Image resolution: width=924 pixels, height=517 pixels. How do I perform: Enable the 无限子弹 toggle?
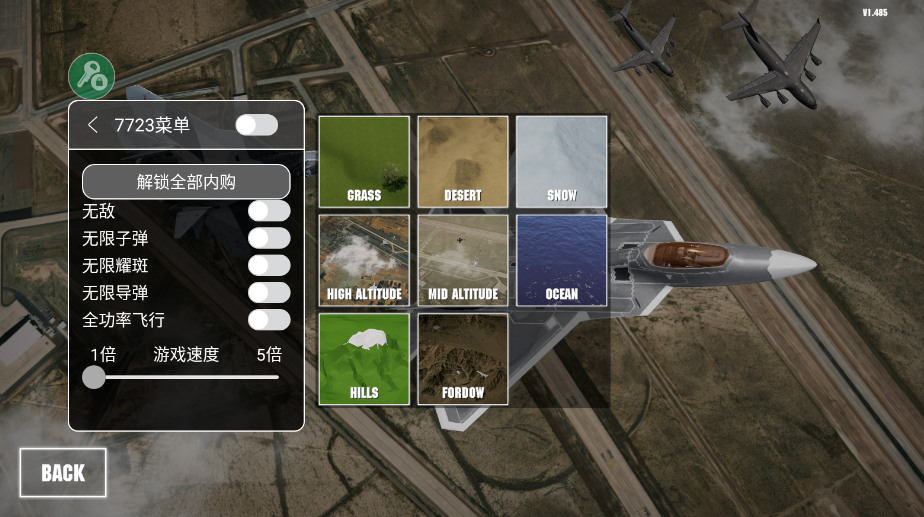[269, 238]
